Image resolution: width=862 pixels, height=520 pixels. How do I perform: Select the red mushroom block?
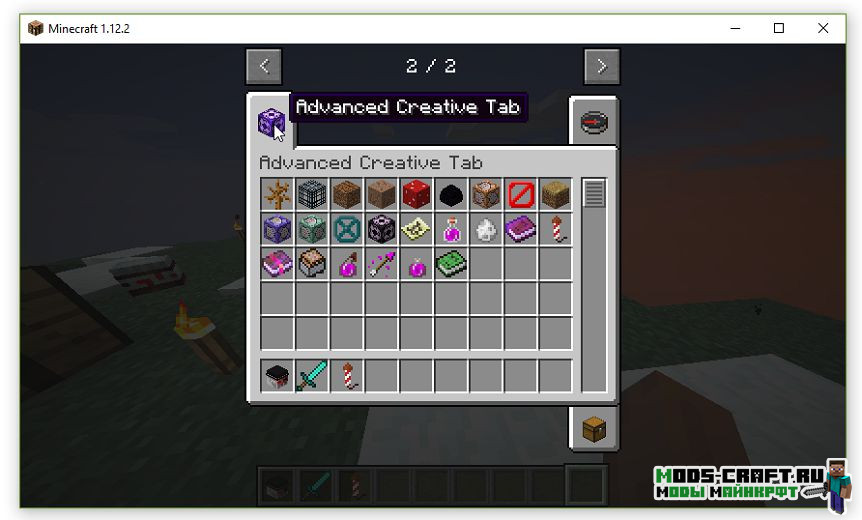(416, 195)
